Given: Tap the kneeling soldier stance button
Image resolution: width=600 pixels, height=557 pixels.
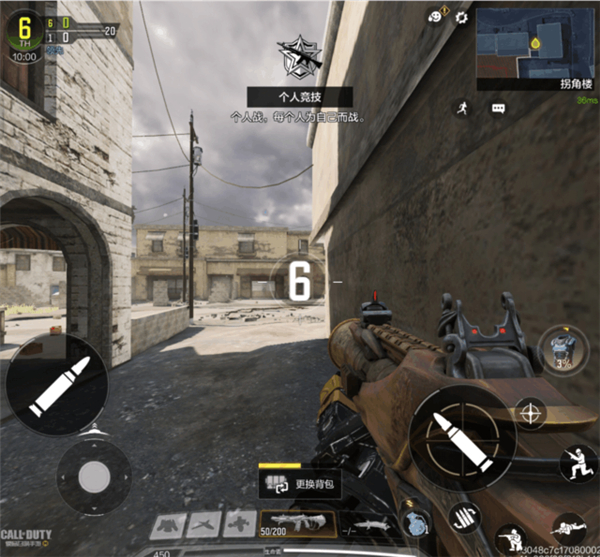Looking at the screenshot, I should 577,463.
